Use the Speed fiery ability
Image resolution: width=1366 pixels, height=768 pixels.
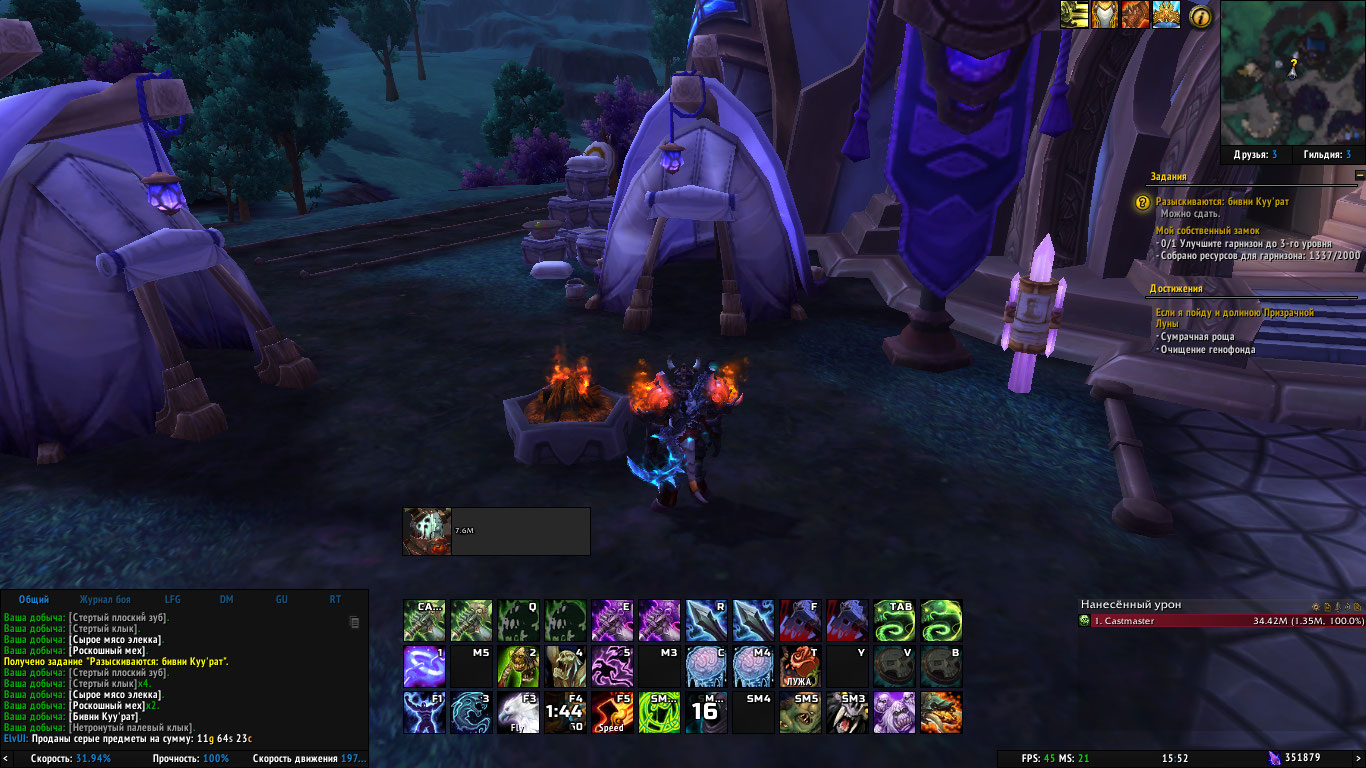[x=611, y=712]
